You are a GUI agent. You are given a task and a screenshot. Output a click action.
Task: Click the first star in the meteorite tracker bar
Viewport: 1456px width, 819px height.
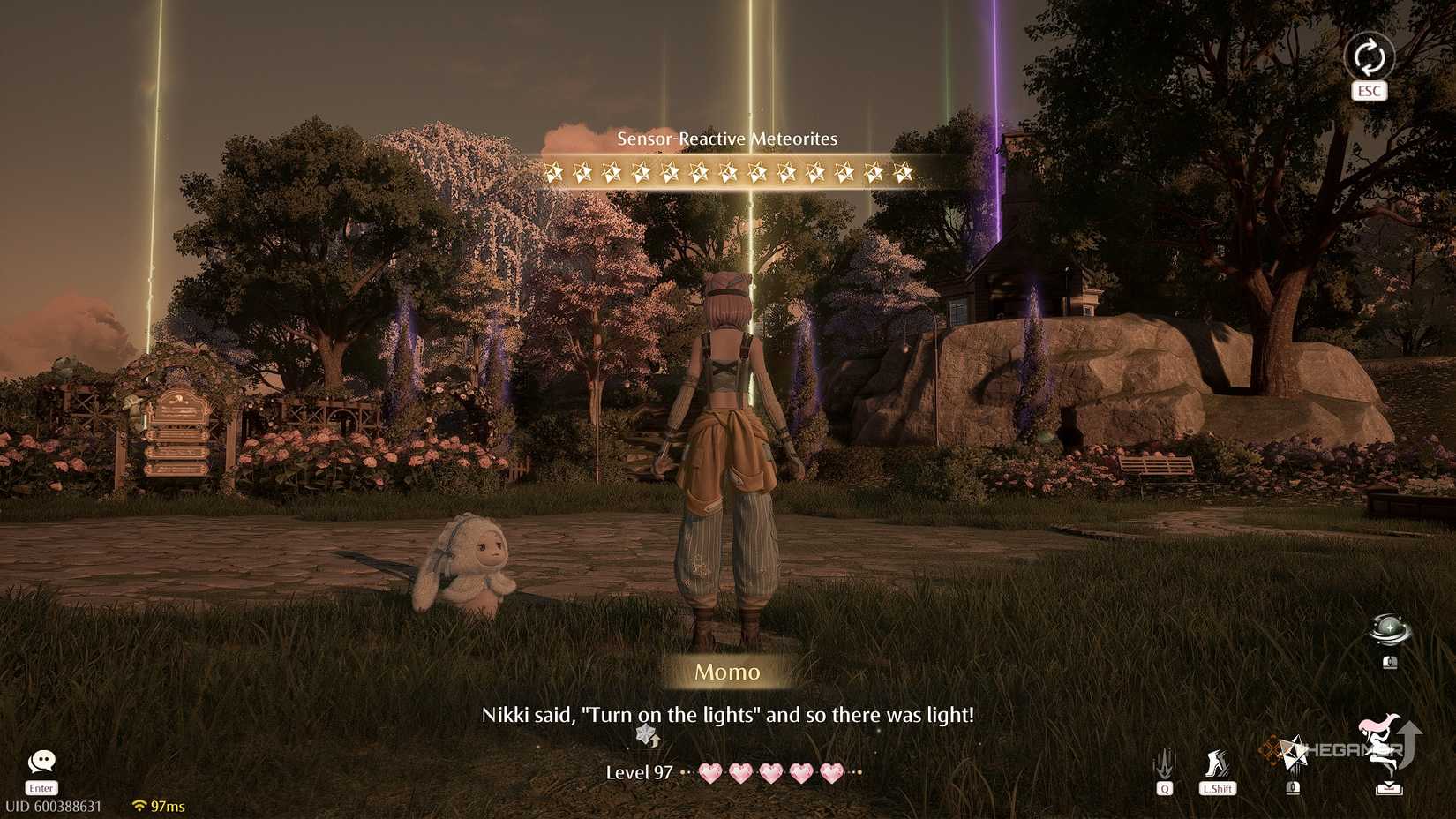556,170
